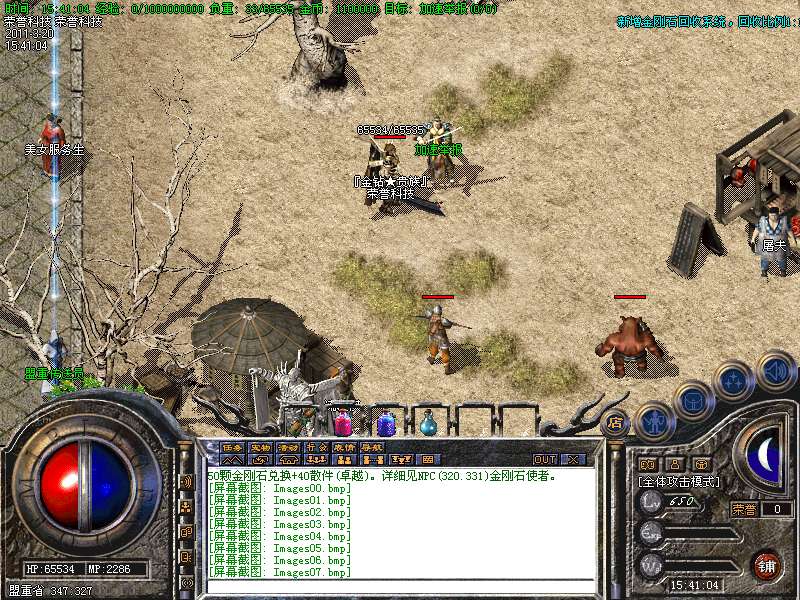This screenshot has width=800, height=600.
Task: Select the pink potion belt slot
Action: coord(343,424)
